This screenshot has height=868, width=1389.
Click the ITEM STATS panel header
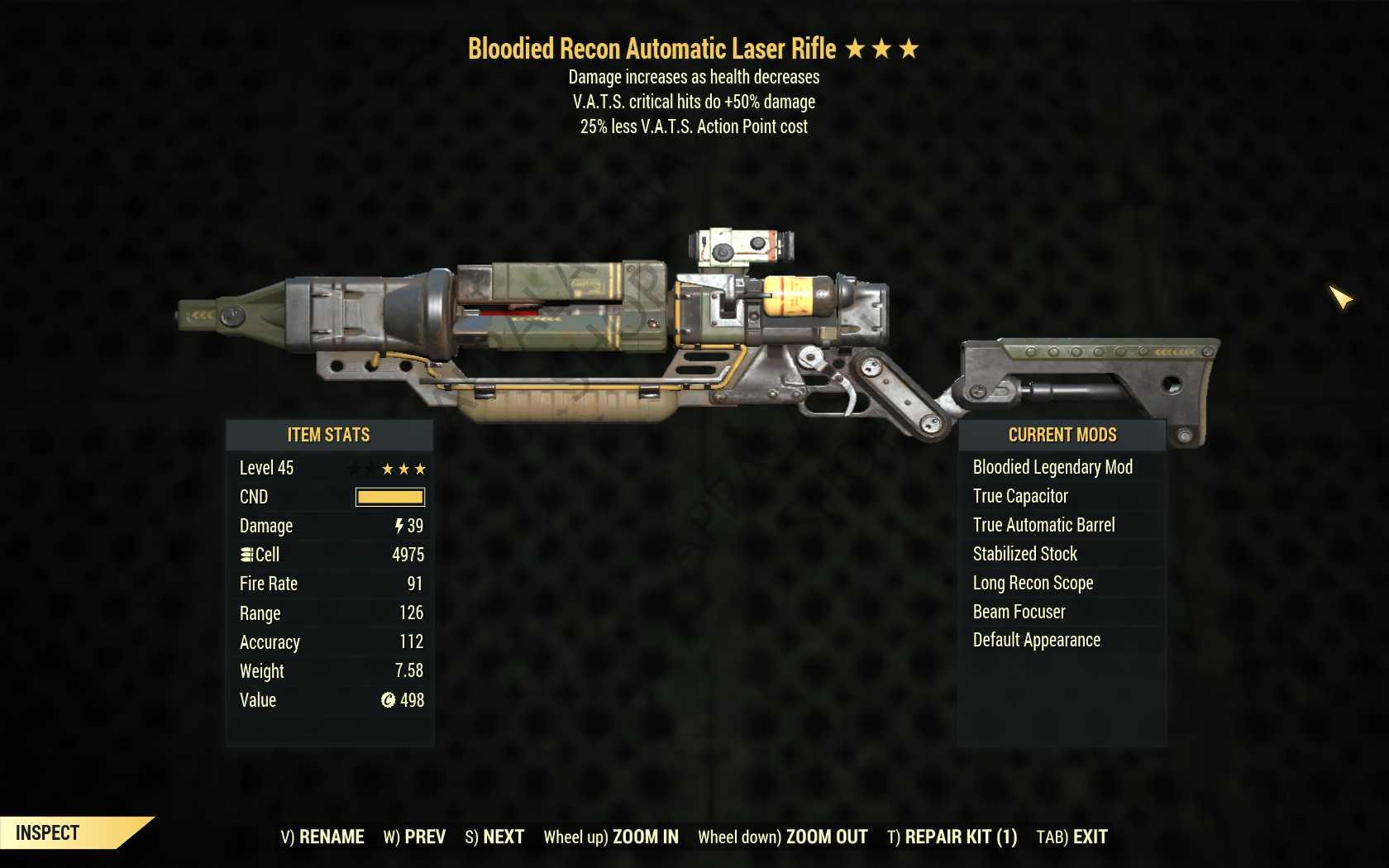(x=329, y=435)
